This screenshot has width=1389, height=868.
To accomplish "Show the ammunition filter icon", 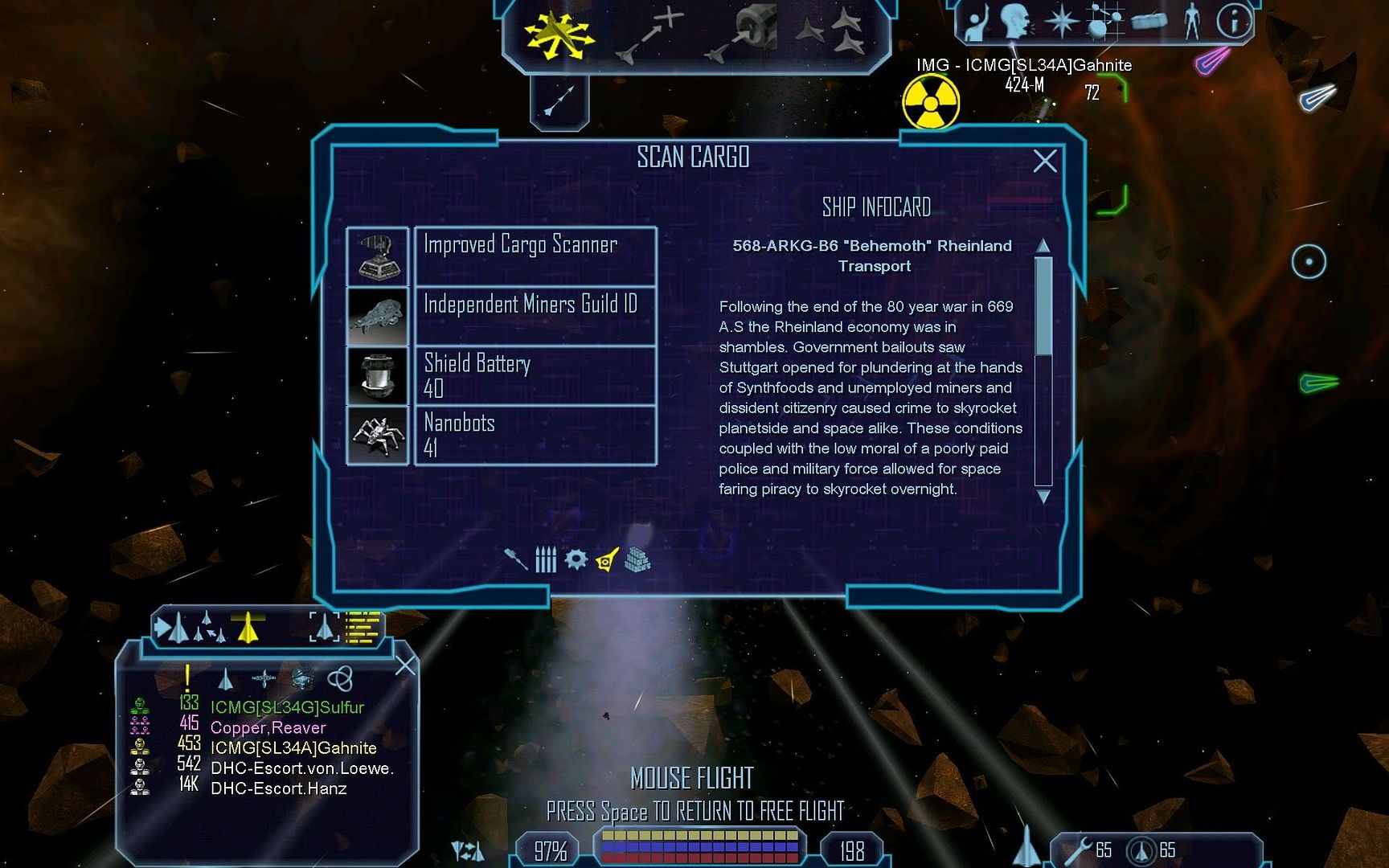I will pyautogui.click(x=546, y=559).
